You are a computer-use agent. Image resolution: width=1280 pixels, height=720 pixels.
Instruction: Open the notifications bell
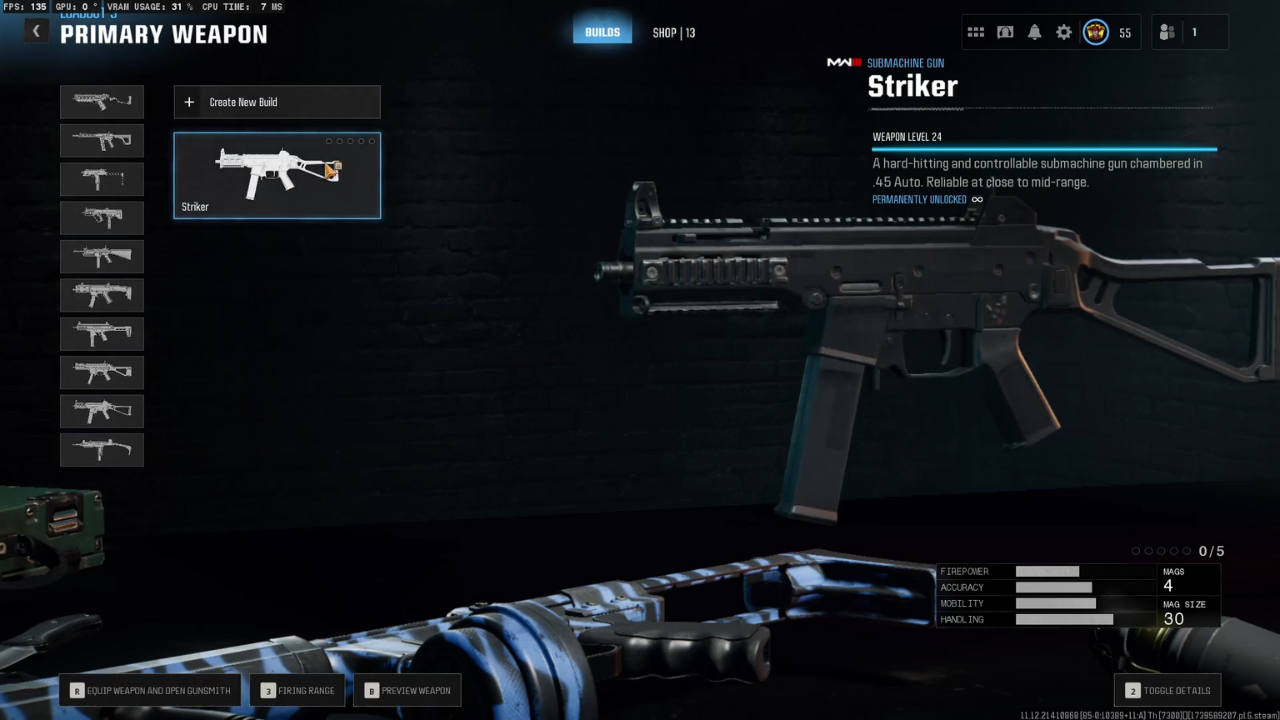coord(1035,33)
